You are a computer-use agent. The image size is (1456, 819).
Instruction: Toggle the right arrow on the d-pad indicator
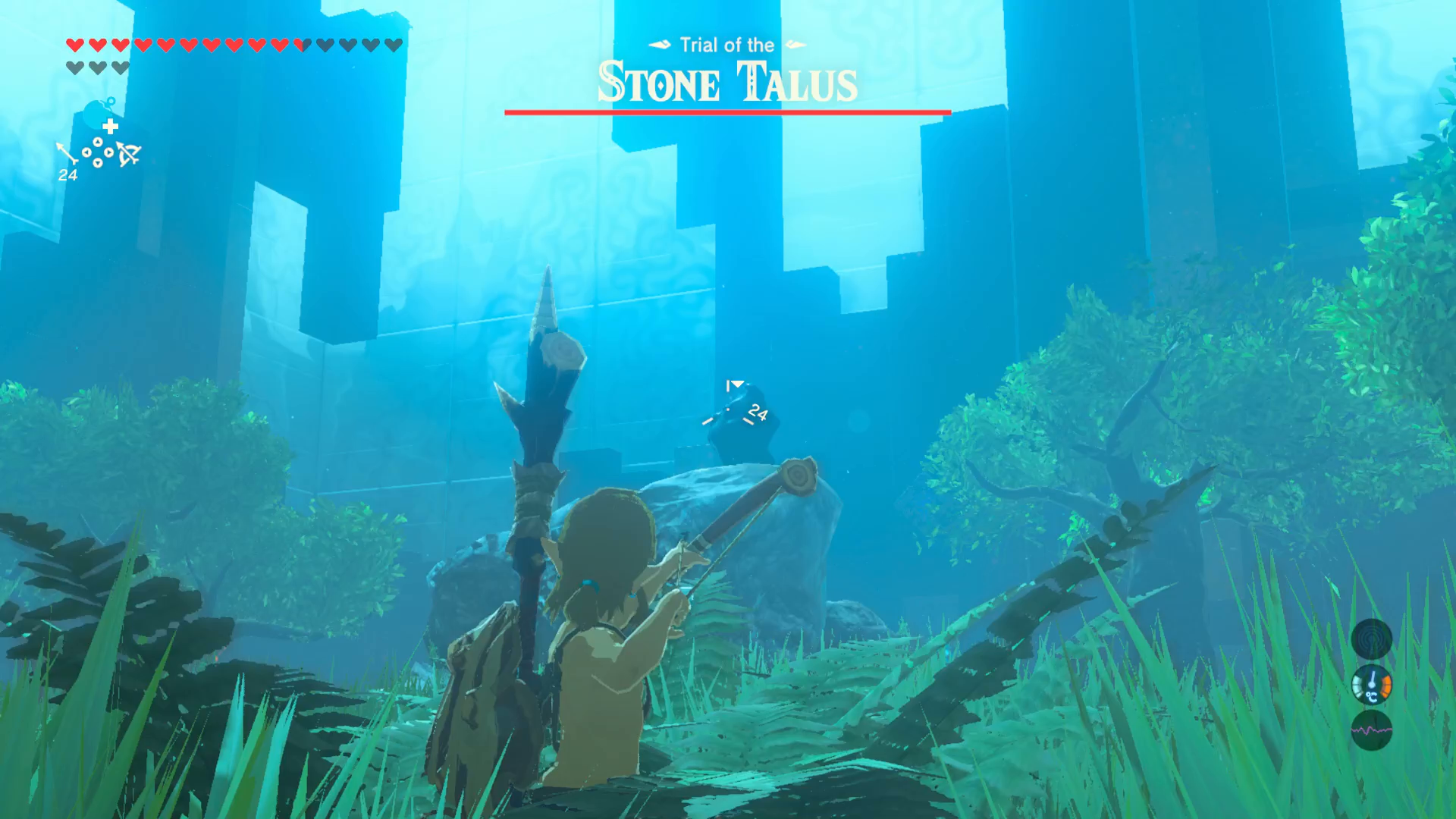pos(109,152)
